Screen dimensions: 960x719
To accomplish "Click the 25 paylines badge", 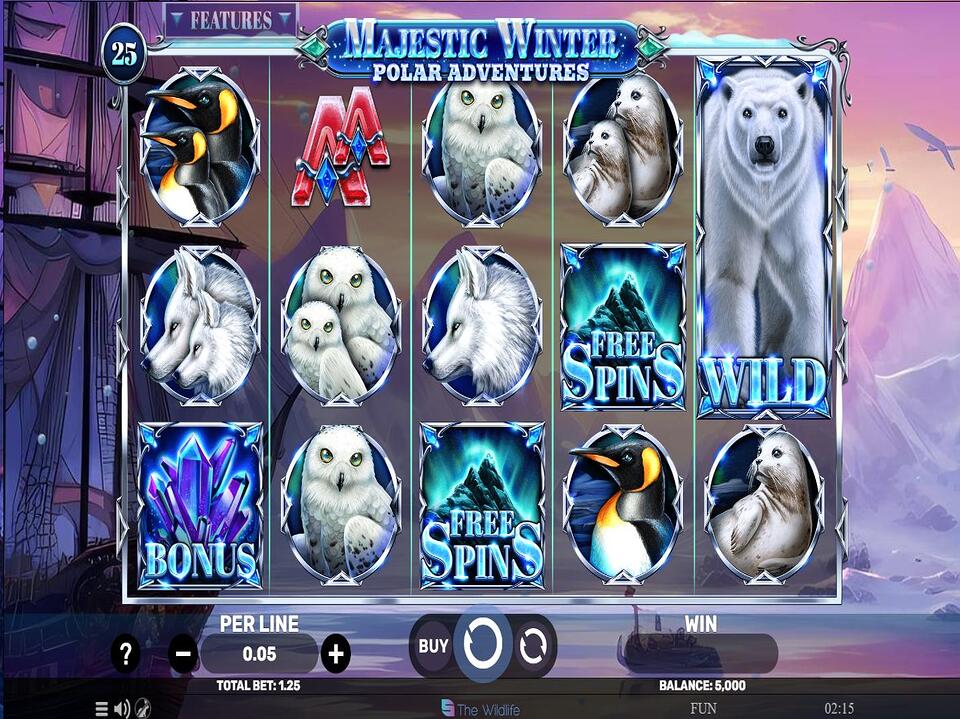I will (x=125, y=54).
